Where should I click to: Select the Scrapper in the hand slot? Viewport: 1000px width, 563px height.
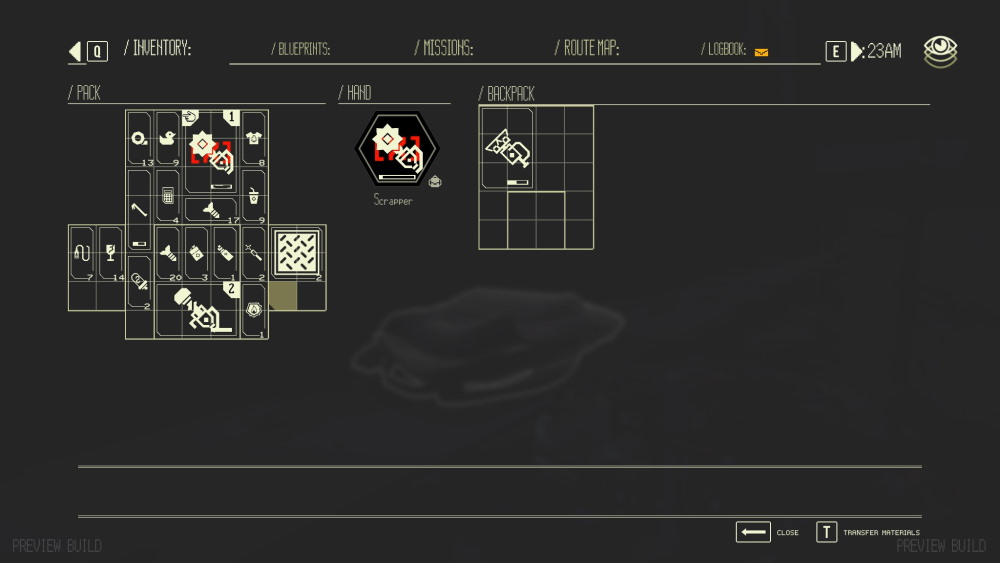click(397, 149)
